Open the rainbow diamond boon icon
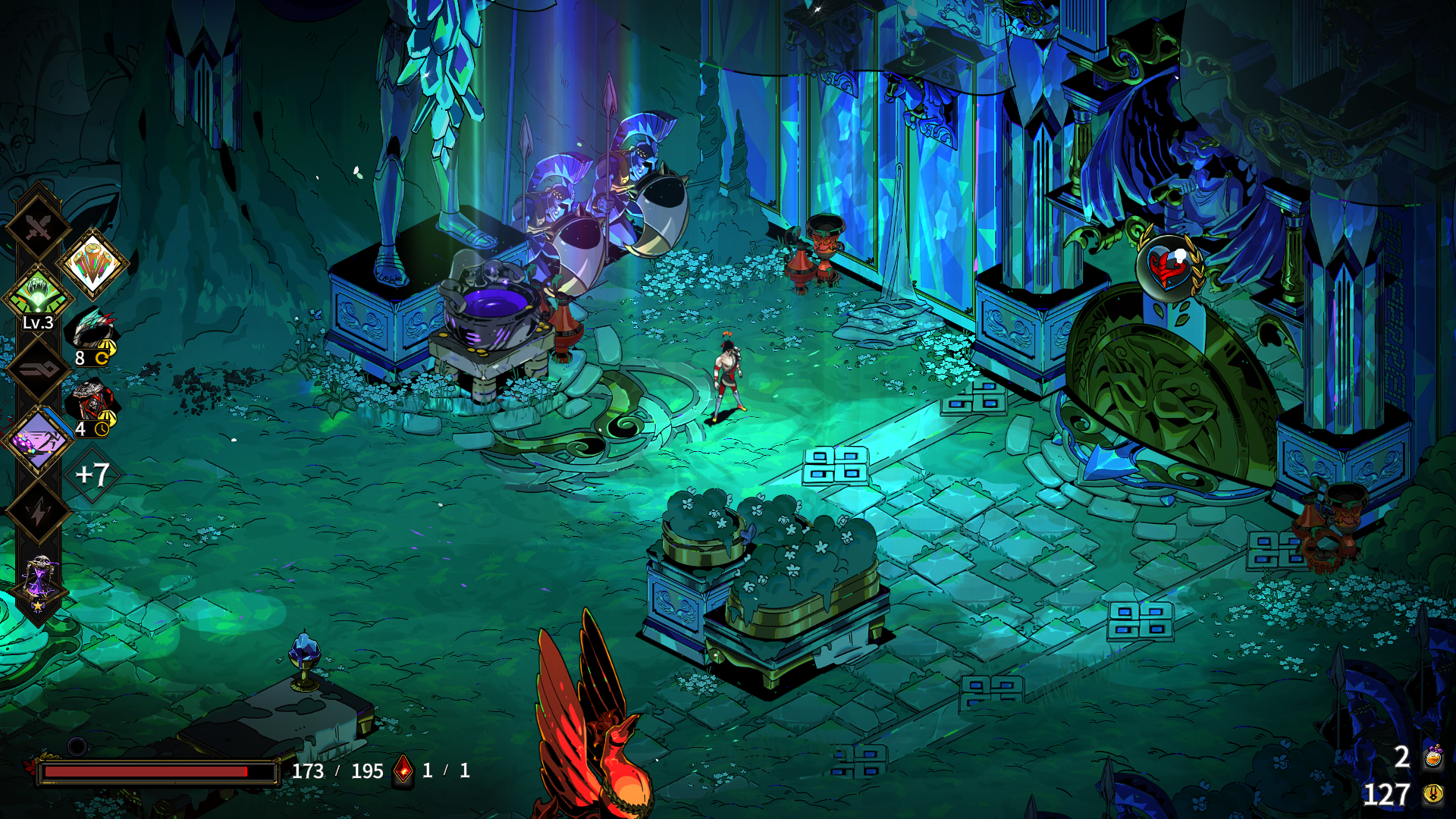Image resolution: width=1456 pixels, height=819 pixels. click(93, 264)
